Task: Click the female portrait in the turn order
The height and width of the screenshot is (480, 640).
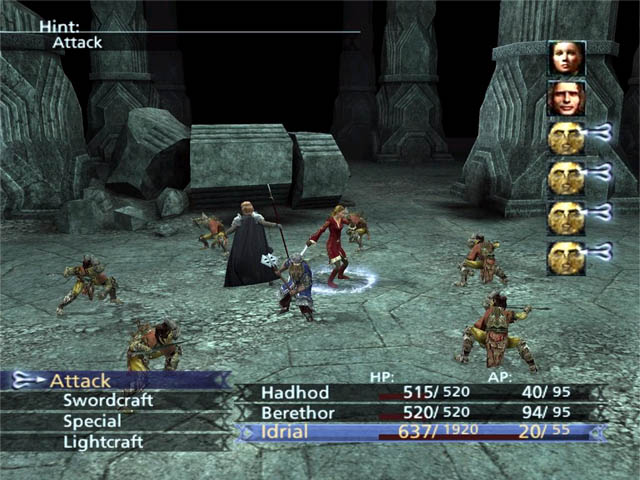Action: click(566, 58)
